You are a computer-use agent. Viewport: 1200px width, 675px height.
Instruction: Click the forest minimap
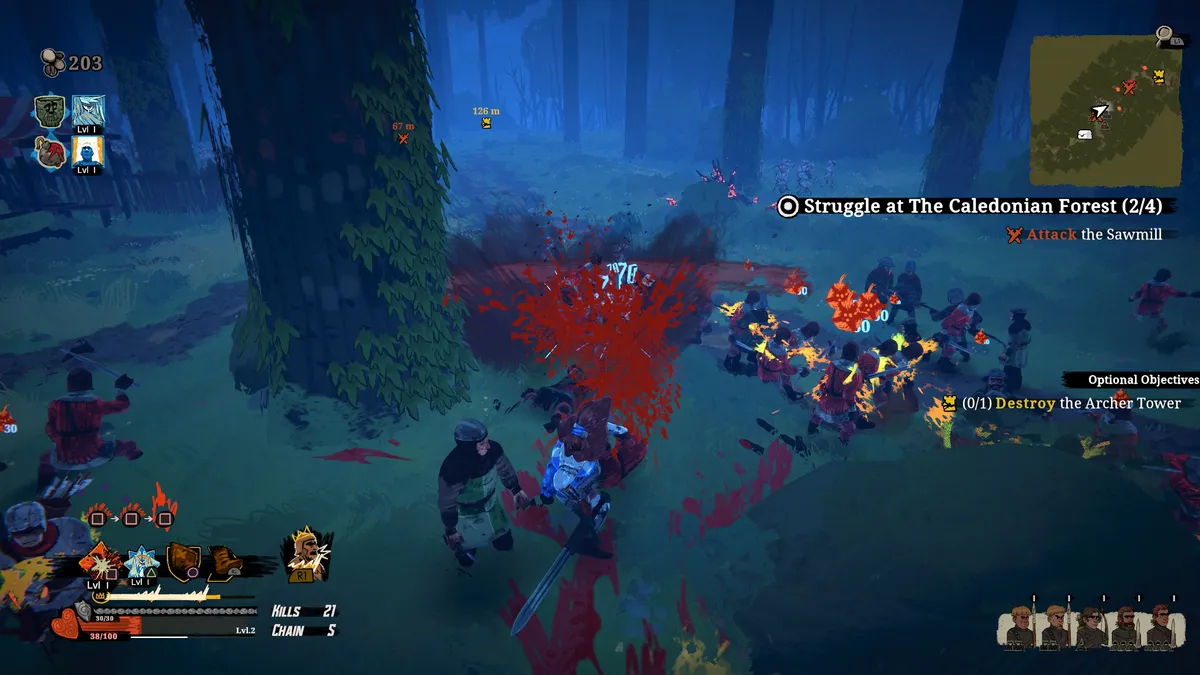coord(1104,110)
